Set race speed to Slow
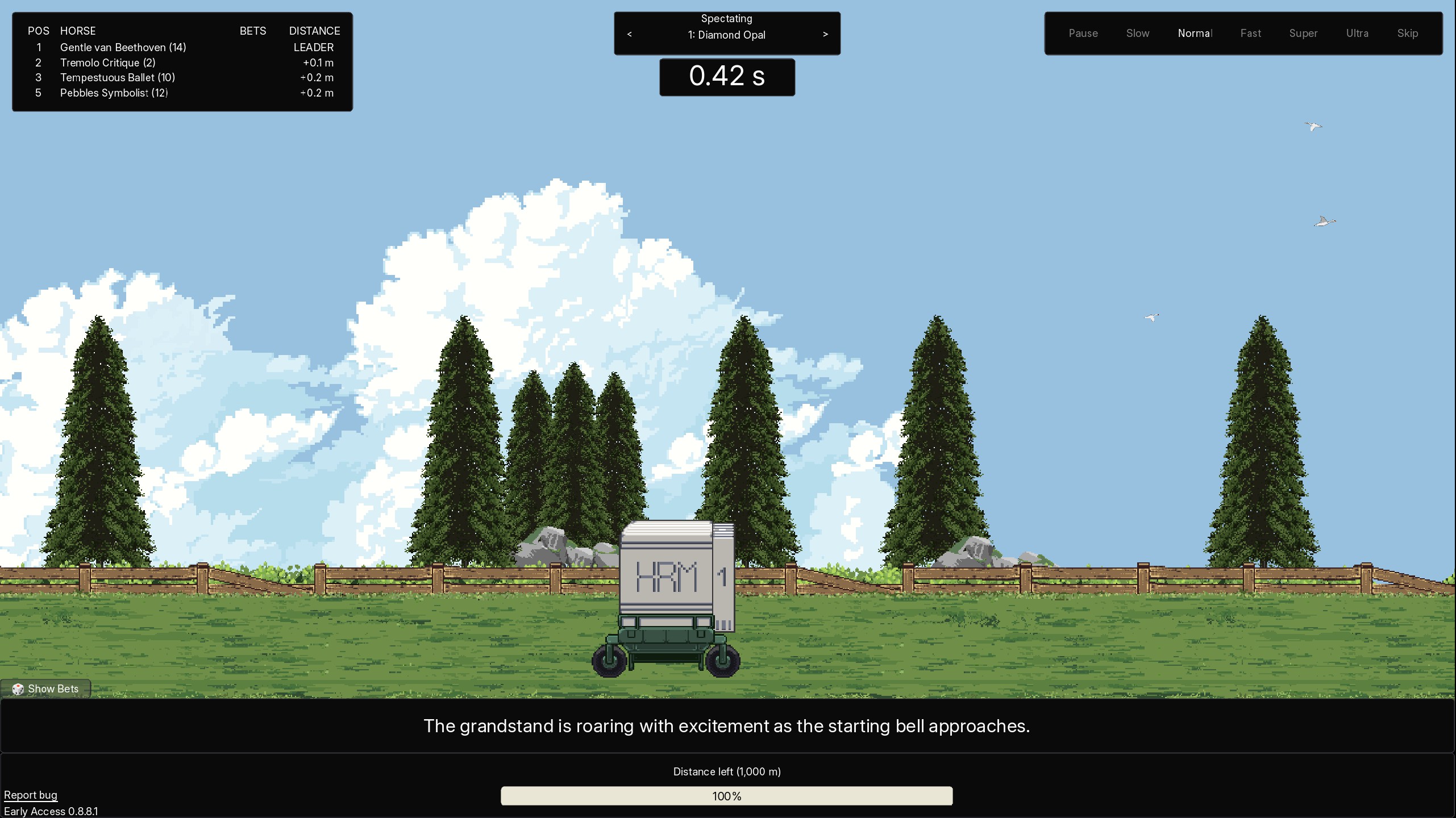Viewport: 1456px width, 818px height. 1137,34
